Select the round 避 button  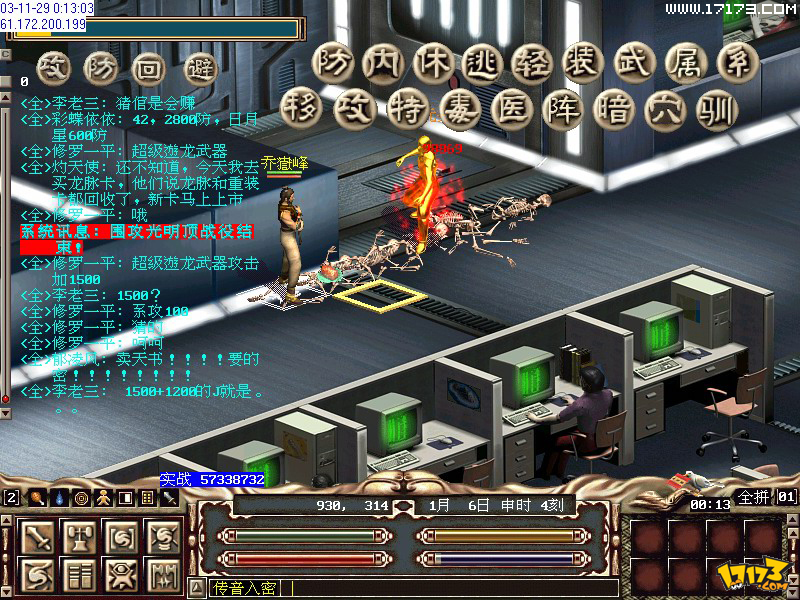click(x=202, y=68)
